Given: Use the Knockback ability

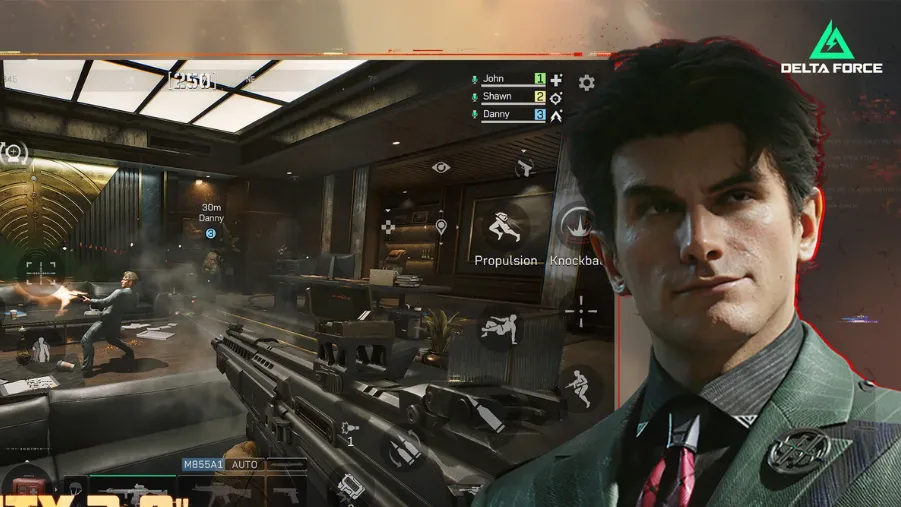Looking at the screenshot, I should (574, 226).
